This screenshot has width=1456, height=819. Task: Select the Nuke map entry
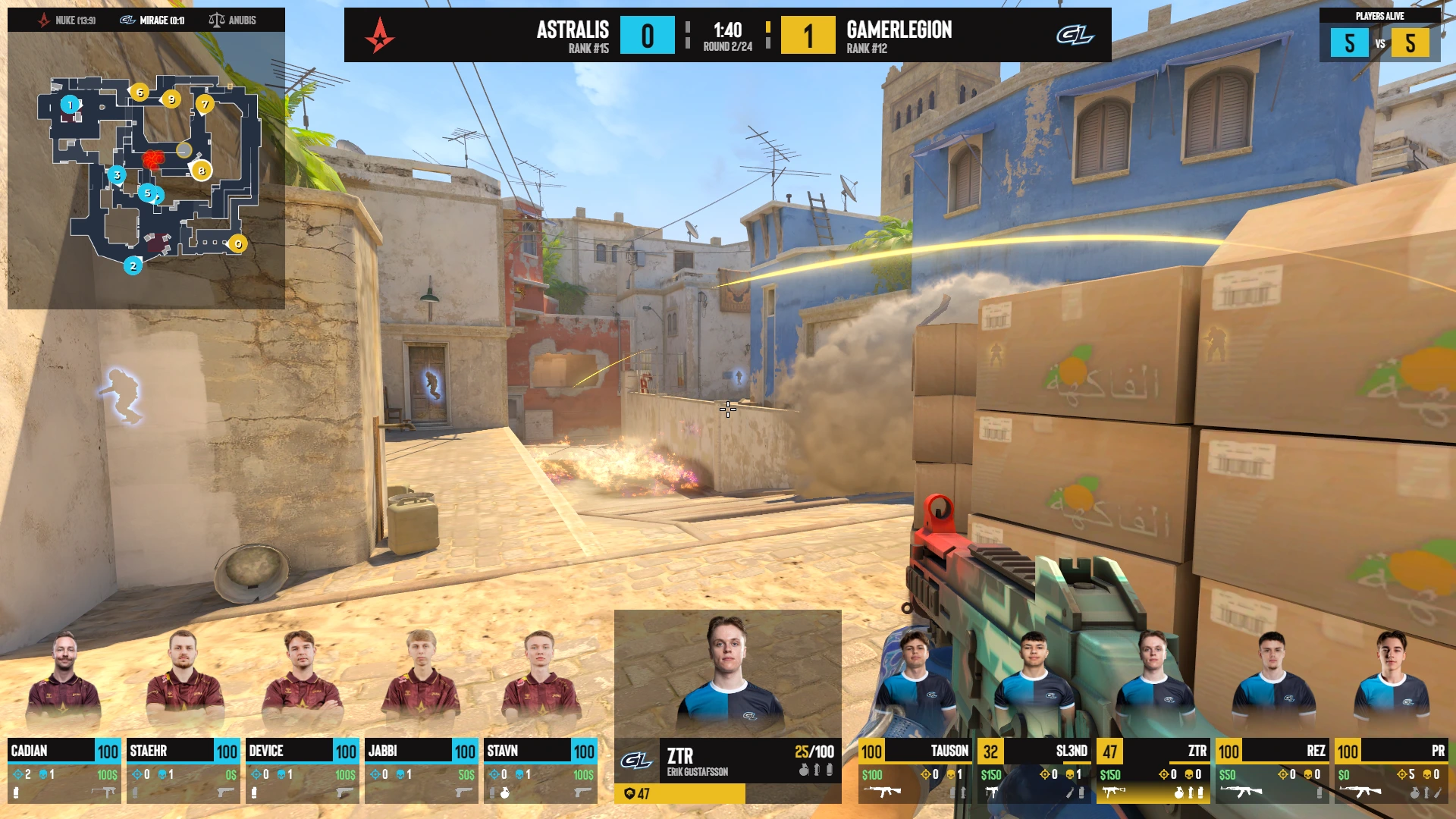click(x=67, y=20)
